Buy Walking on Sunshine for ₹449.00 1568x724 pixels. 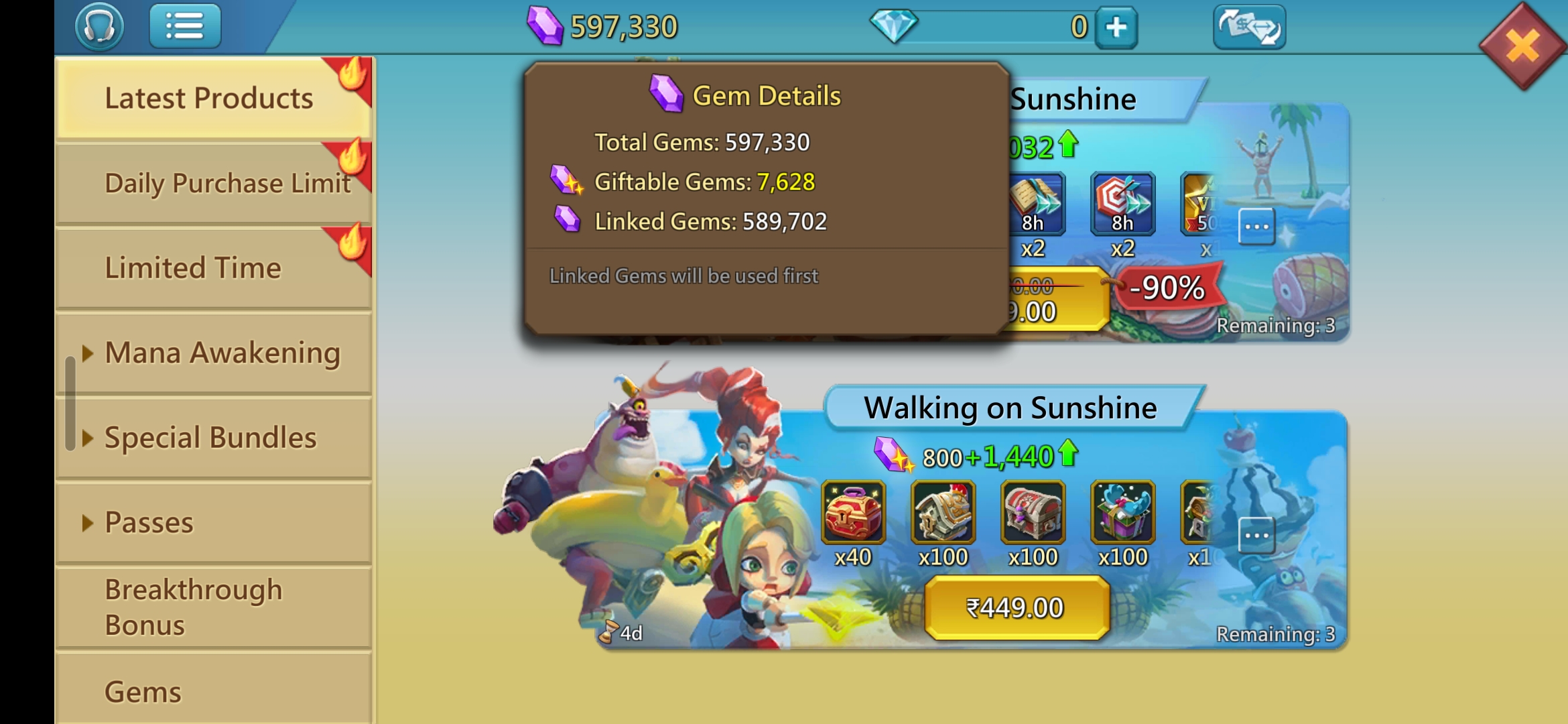tap(1016, 608)
